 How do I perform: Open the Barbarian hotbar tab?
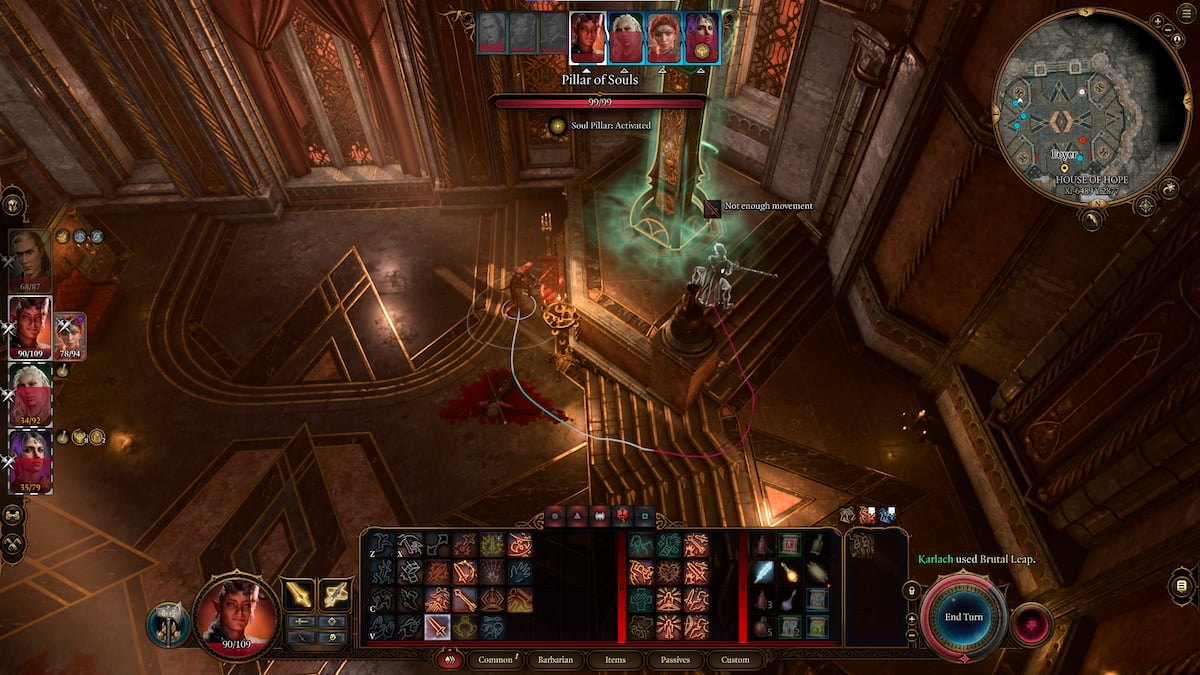click(554, 660)
